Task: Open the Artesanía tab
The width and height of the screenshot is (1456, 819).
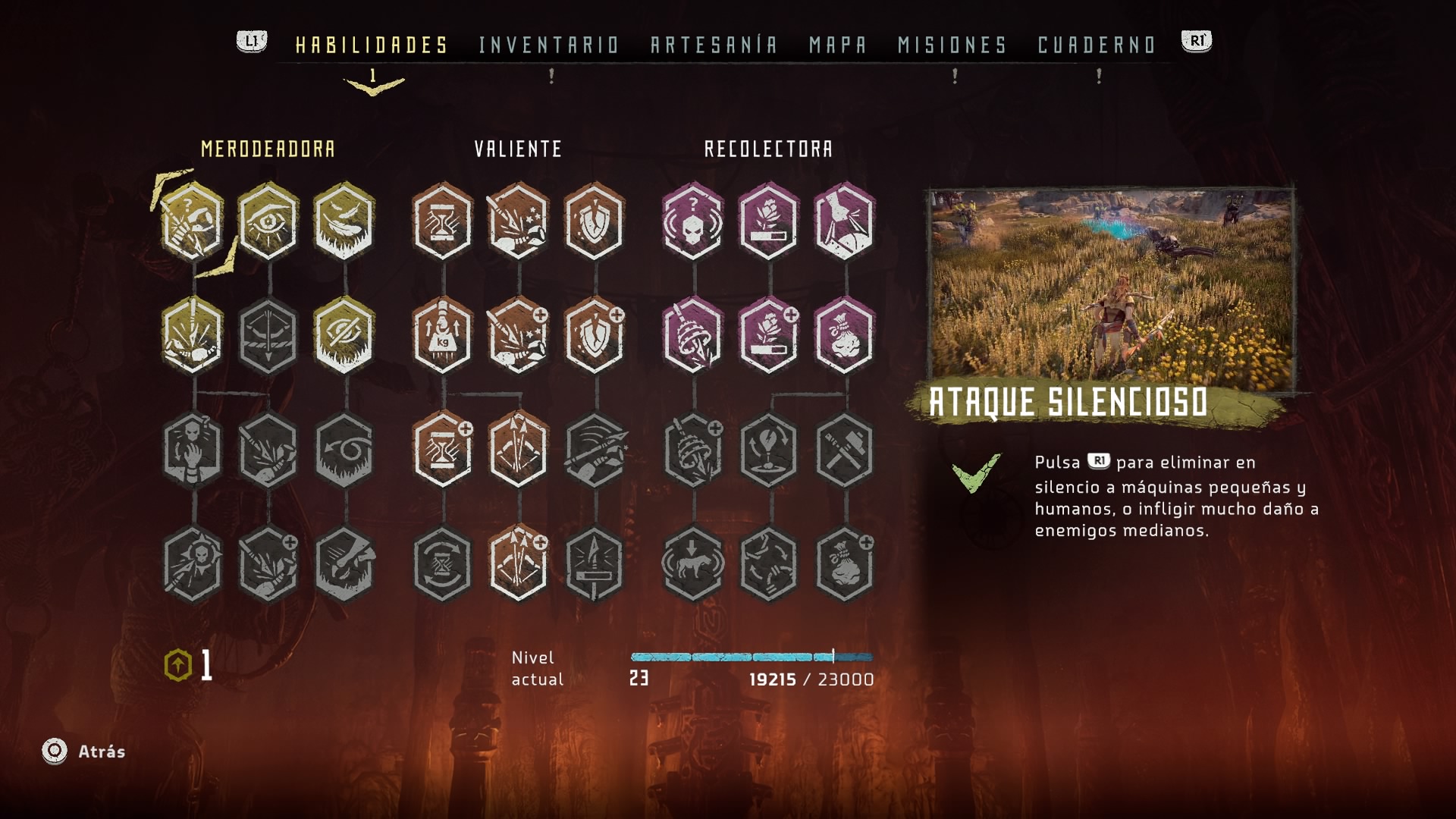Action: pos(714,45)
